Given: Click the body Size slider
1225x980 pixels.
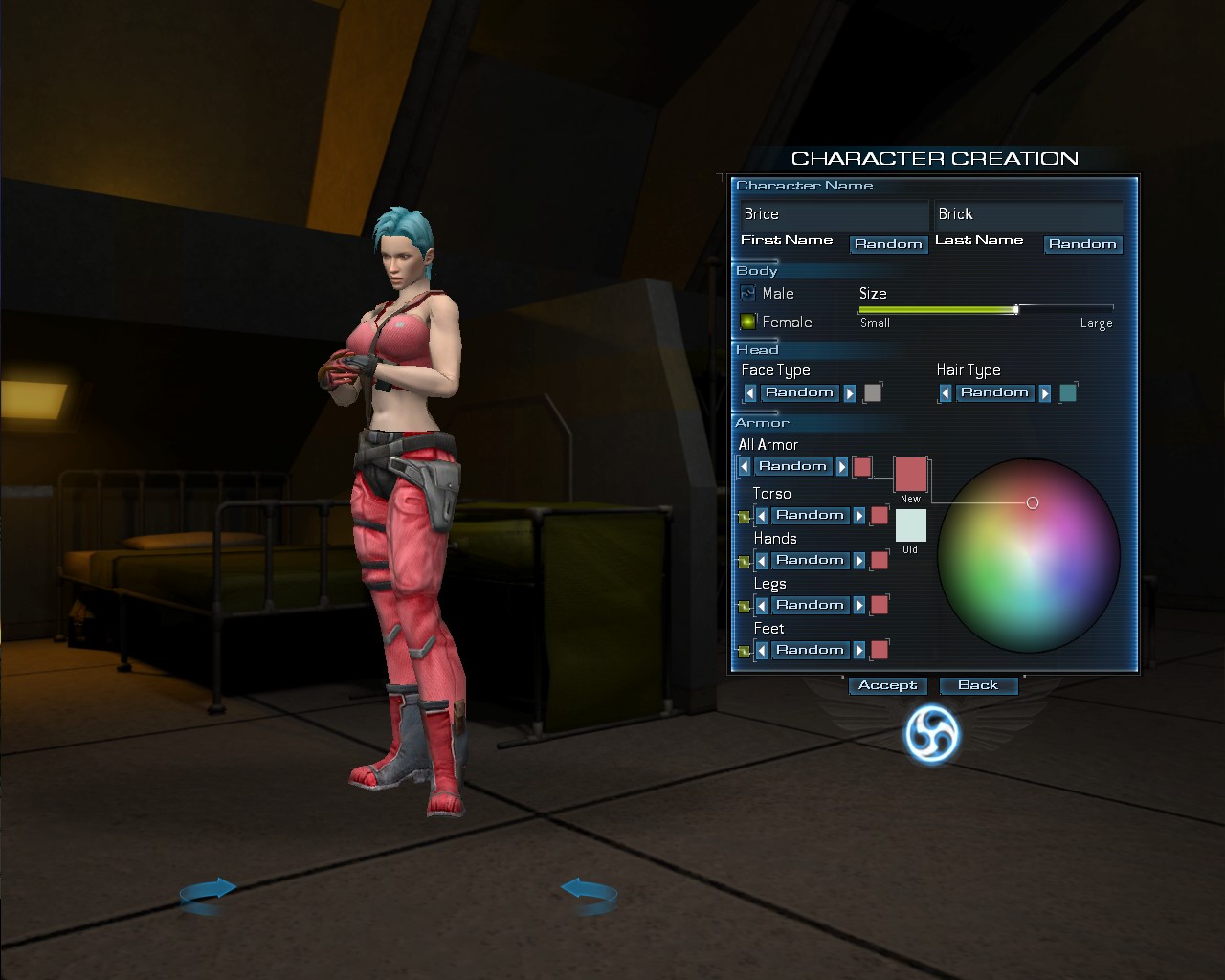Looking at the screenshot, I should tap(986, 310).
